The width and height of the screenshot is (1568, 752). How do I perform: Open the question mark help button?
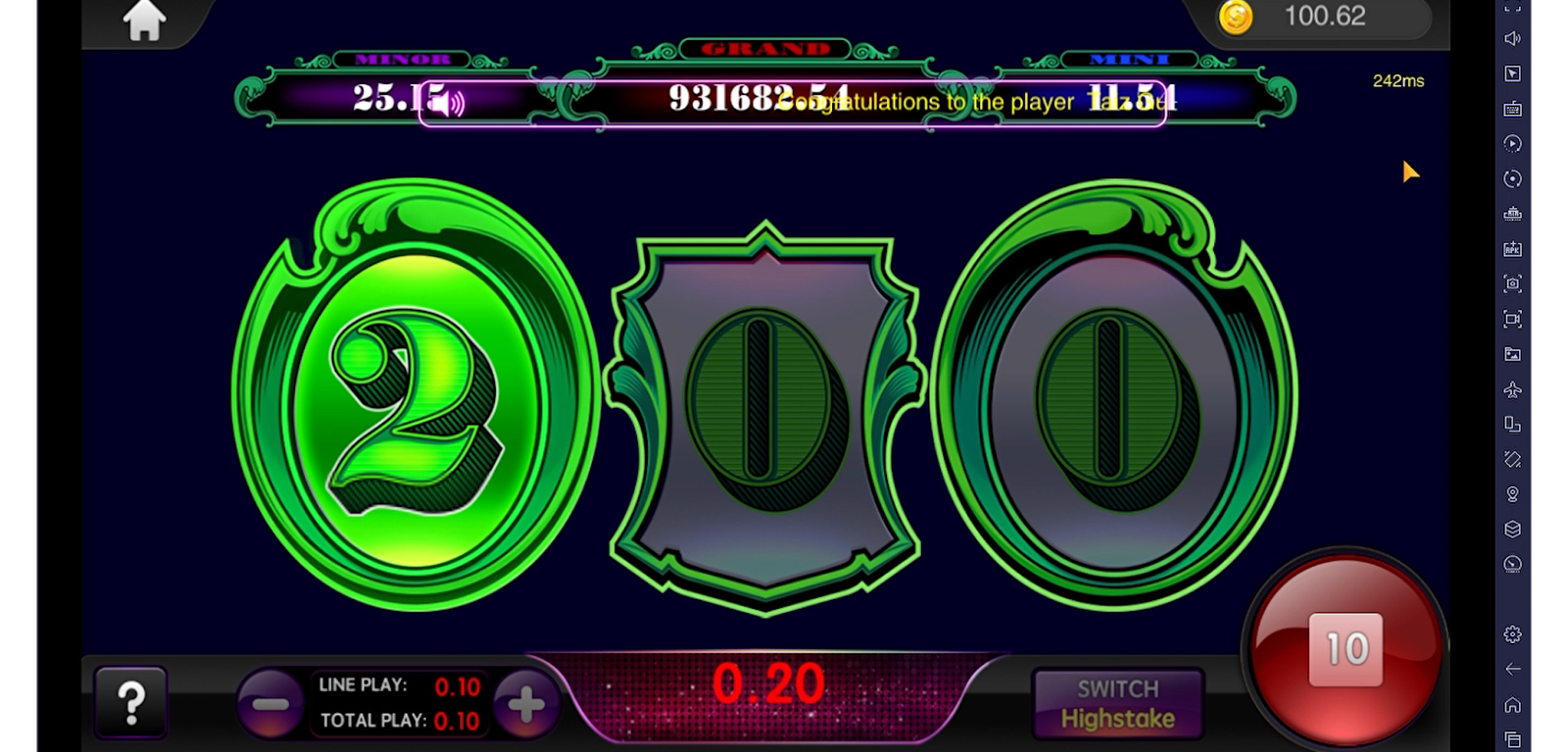pos(130,702)
